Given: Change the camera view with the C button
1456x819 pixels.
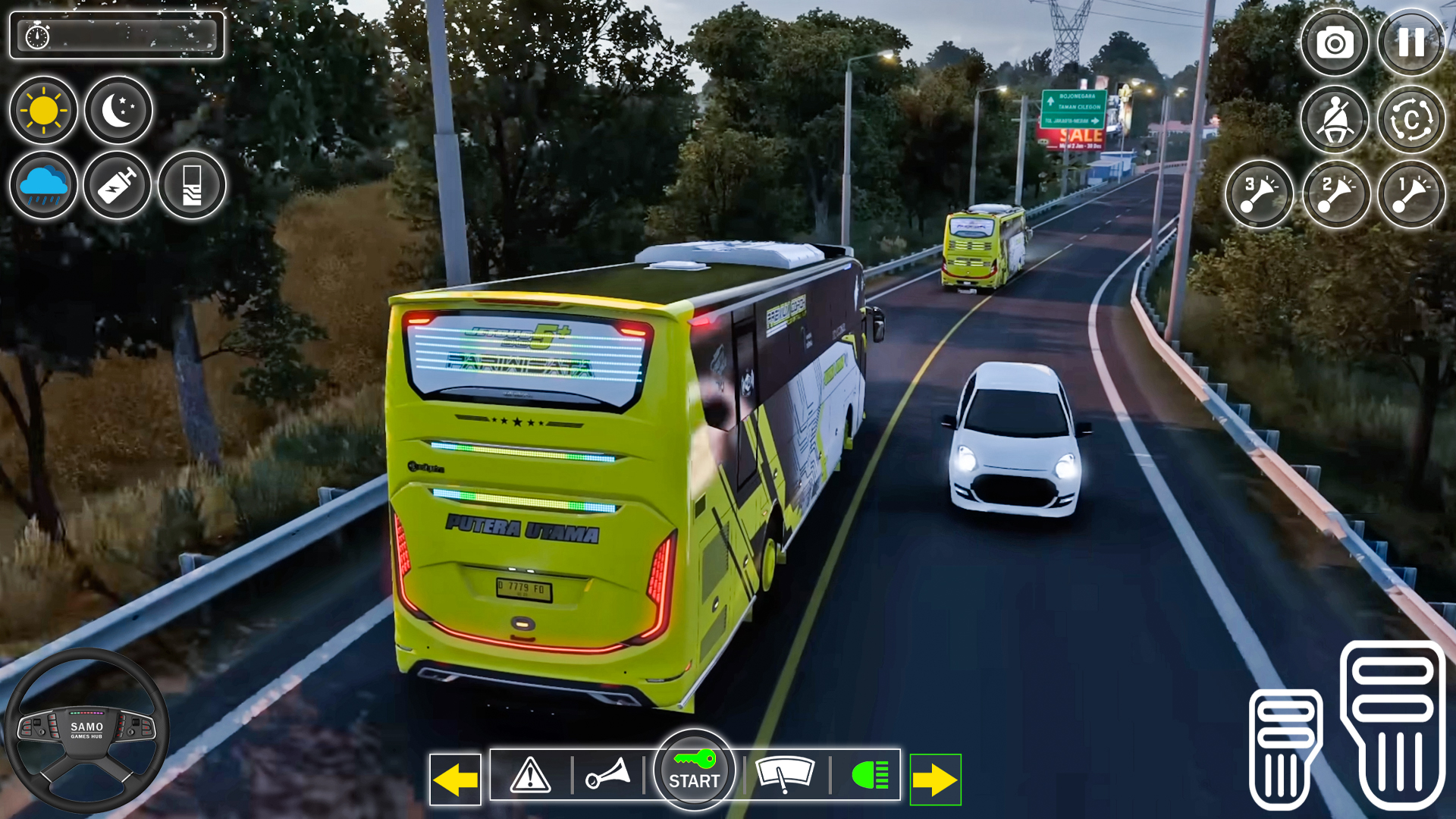Looking at the screenshot, I should [x=1411, y=120].
